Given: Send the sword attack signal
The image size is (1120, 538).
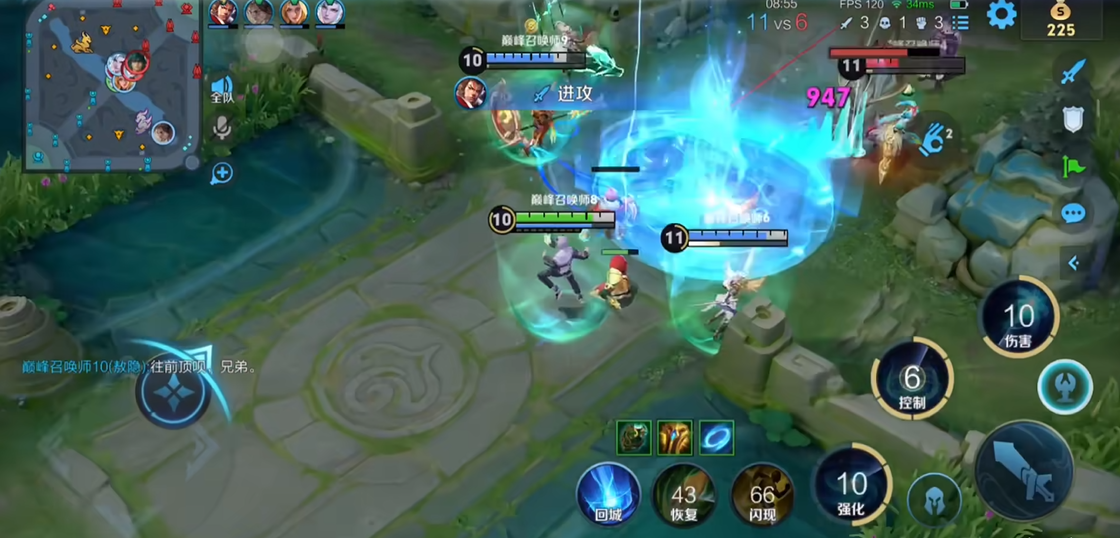Looking at the screenshot, I should pyautogui.click(x=1073, y=72).
